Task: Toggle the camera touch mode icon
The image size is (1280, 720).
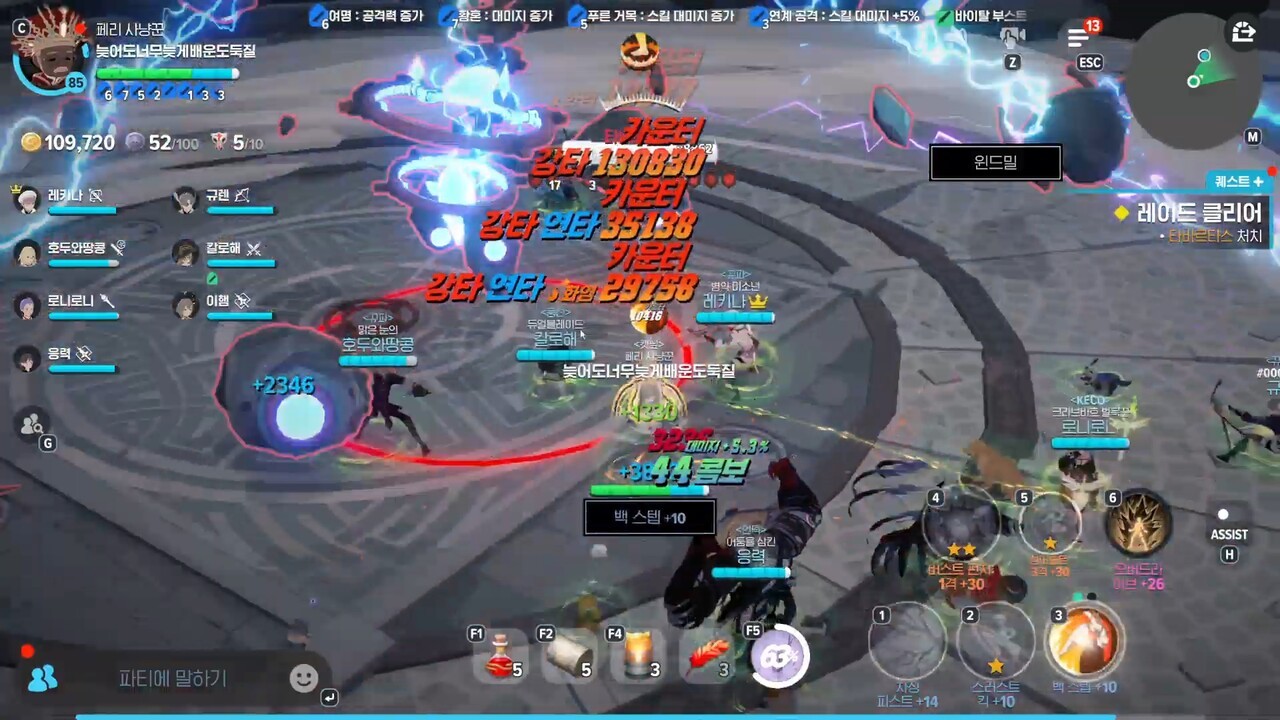Action: click(1012, 38)
